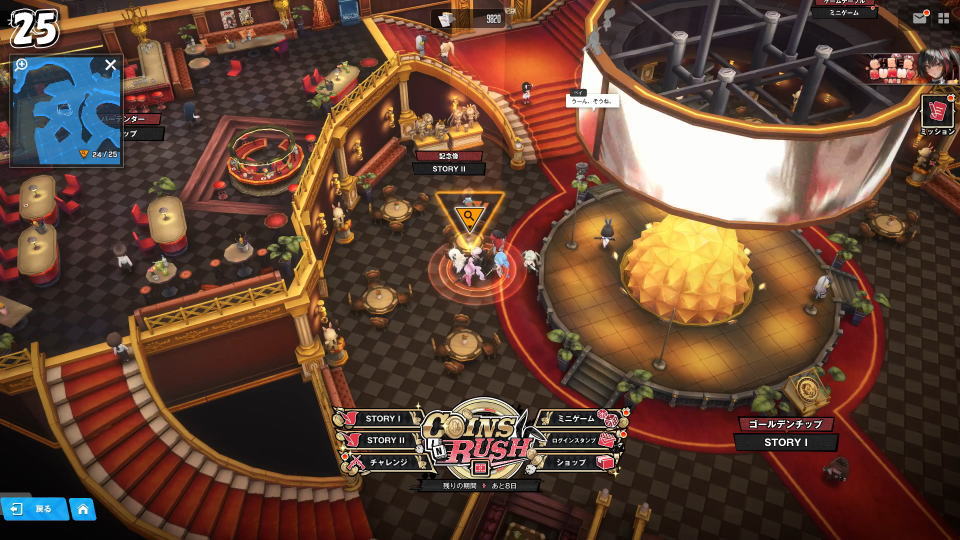Click the 戻る back button
The image size is (960, 540).
(x=34, y=509)
